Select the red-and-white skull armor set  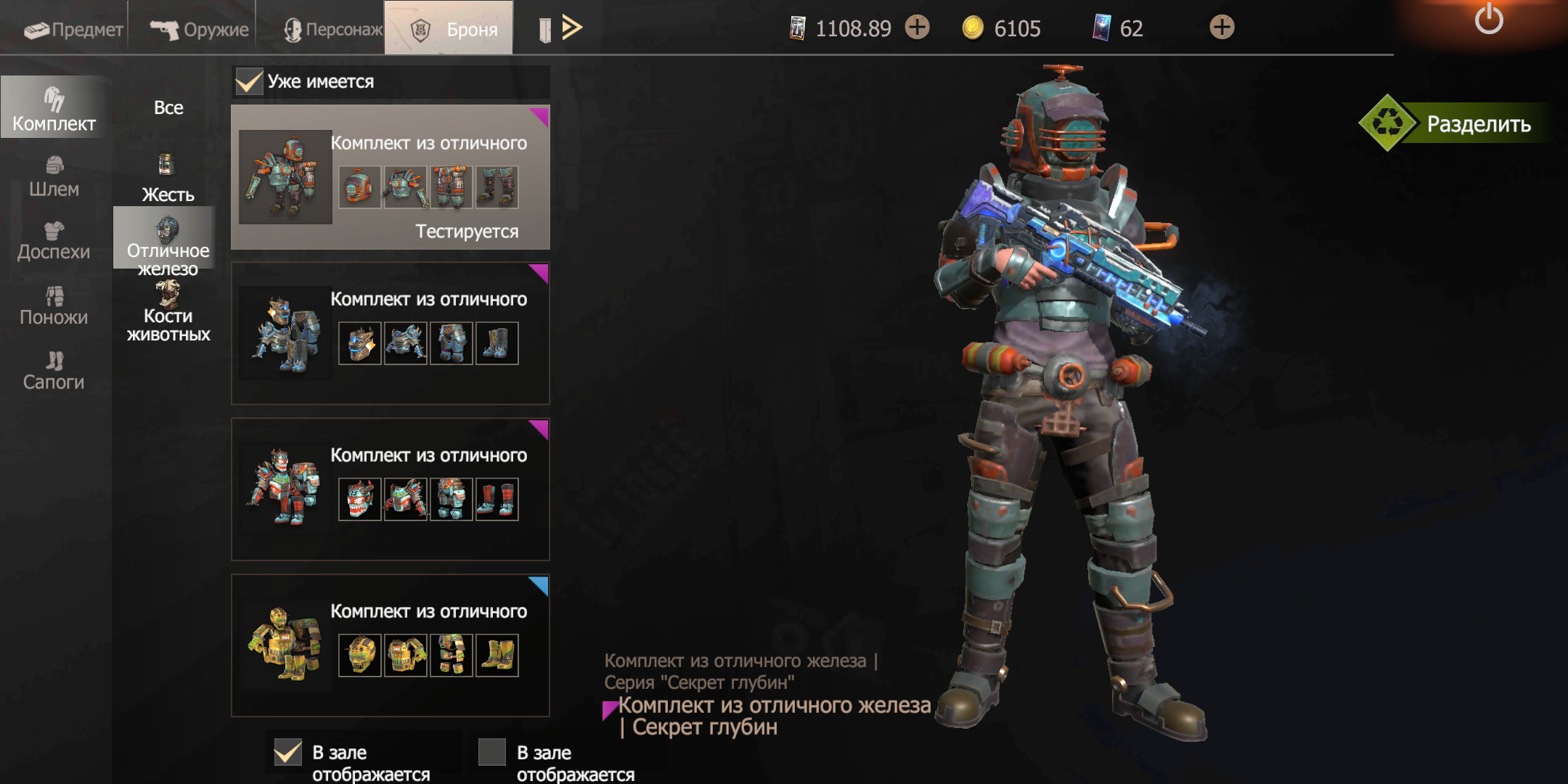coord(390,489)
